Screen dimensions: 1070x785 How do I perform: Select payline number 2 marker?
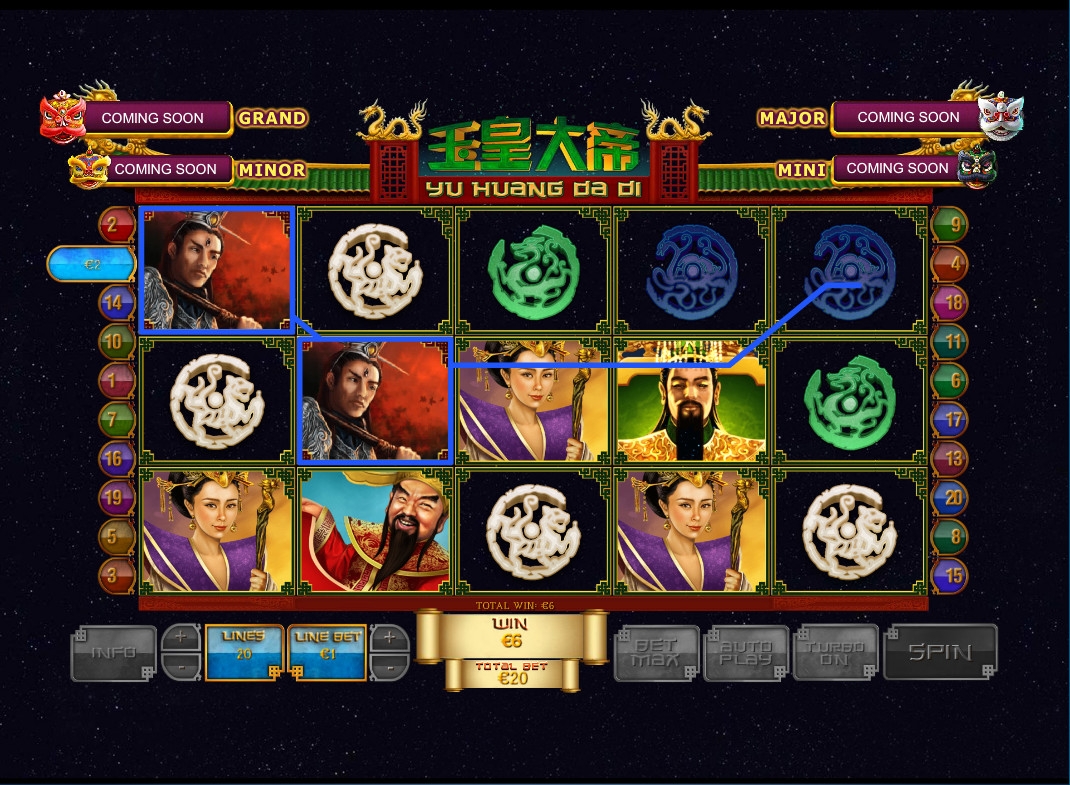(x=116, y=224)
